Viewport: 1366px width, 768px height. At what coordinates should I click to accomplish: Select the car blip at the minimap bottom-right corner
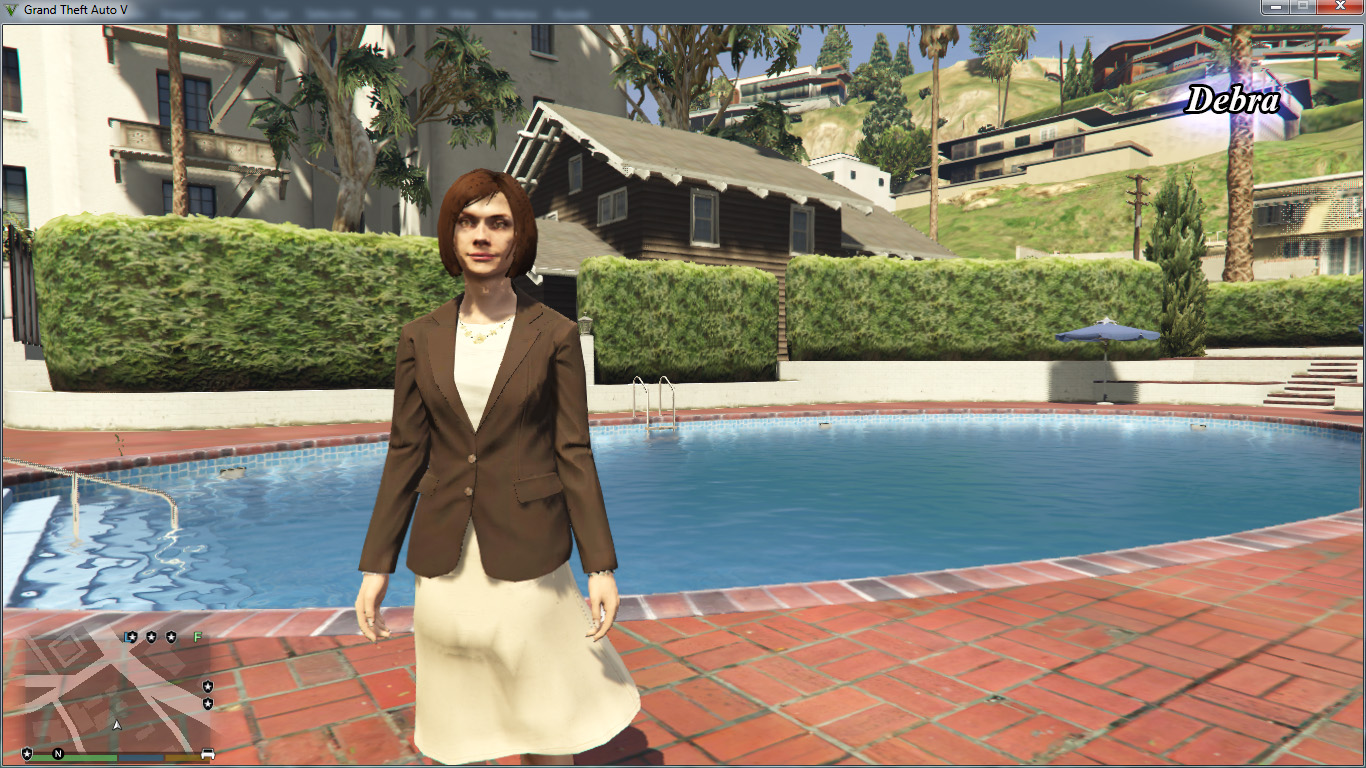[208, 753]
